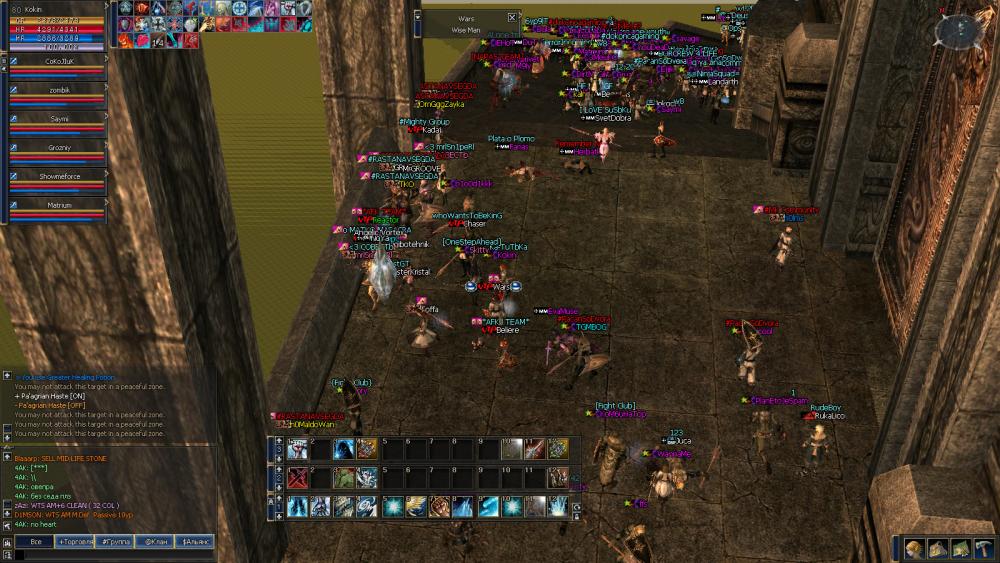Target party member Saymi
Screen dimensions: 1000x563
coord(57,117)
